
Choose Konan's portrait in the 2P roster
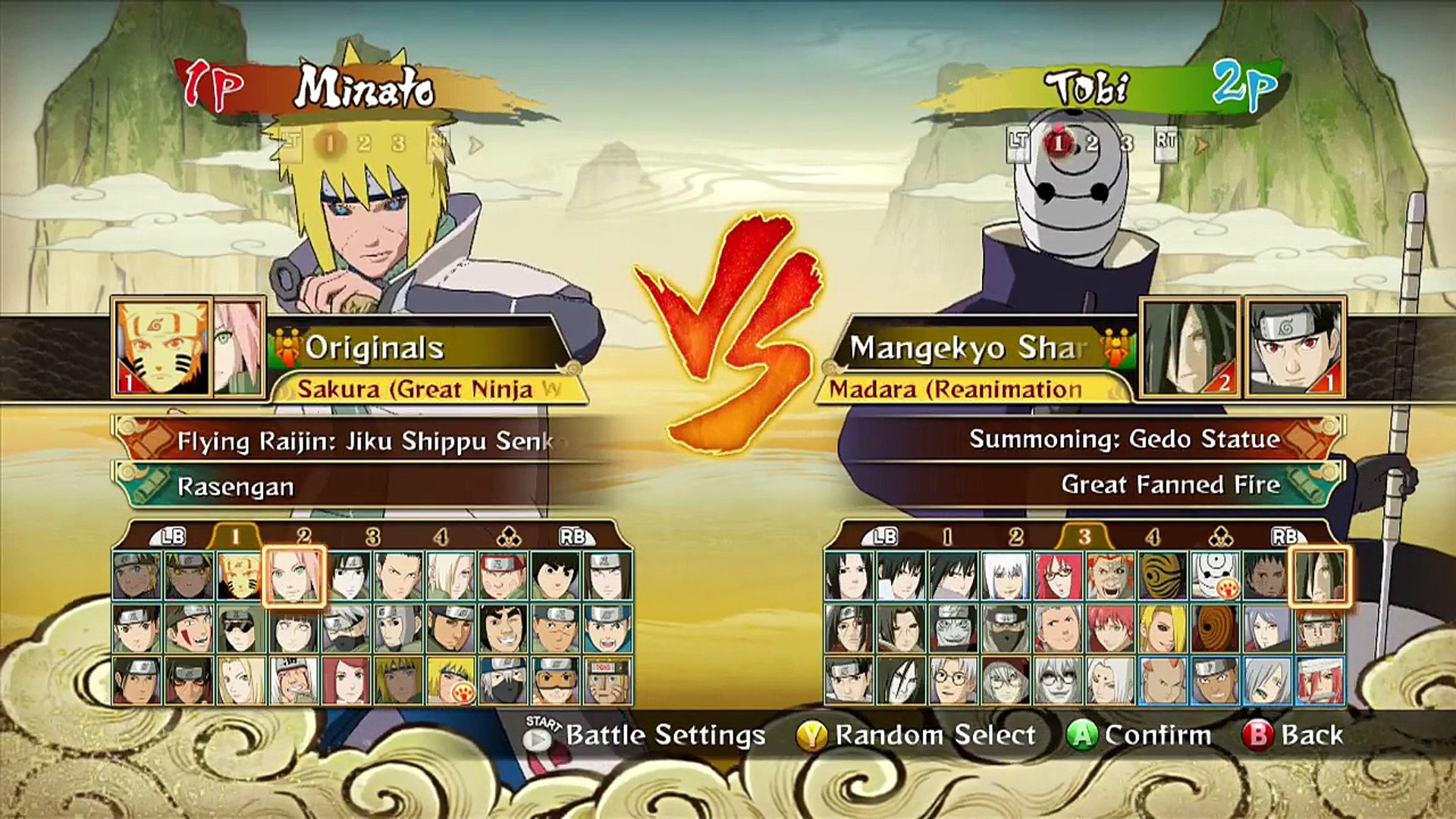[1267, 629]
